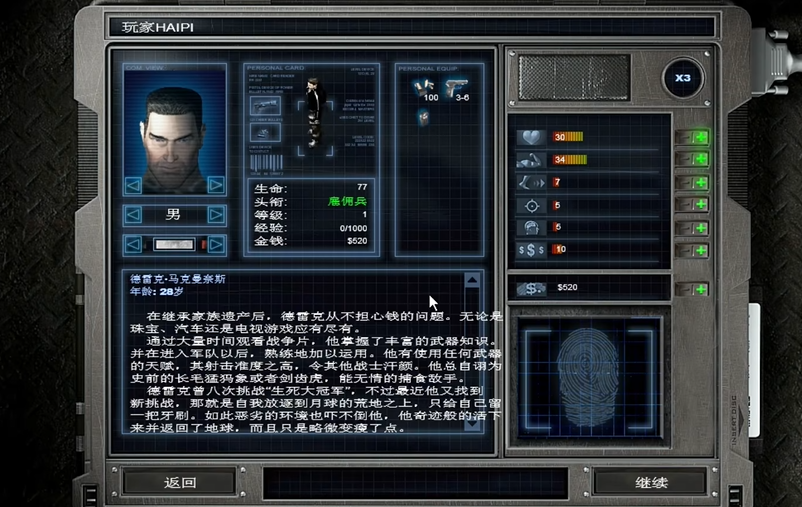Viewport: 802px width, 507px height.
Task: Raise the running-foot speed stat
Action: pos(699,183)
